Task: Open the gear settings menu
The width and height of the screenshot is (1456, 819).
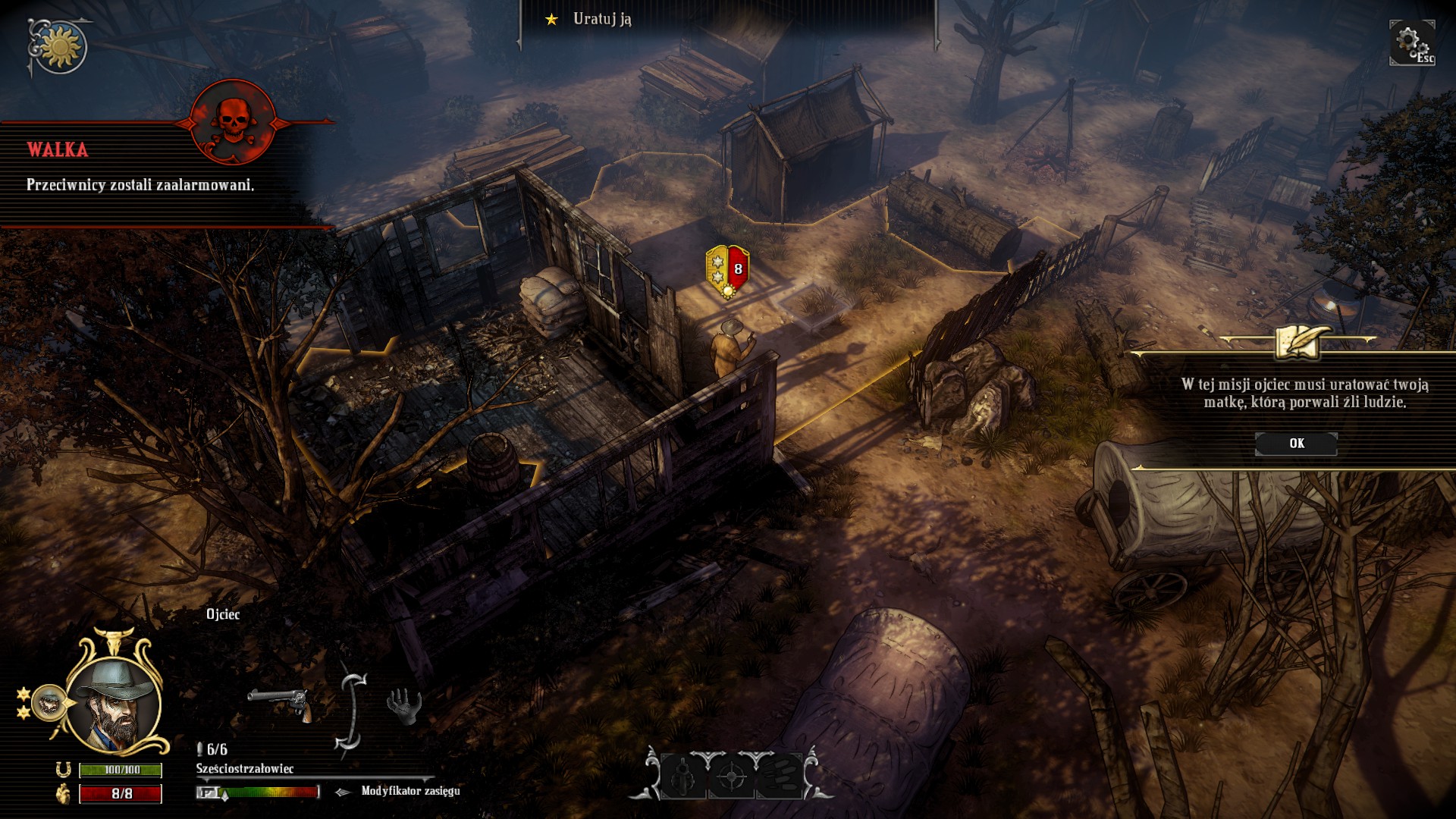Action: 1410,42
